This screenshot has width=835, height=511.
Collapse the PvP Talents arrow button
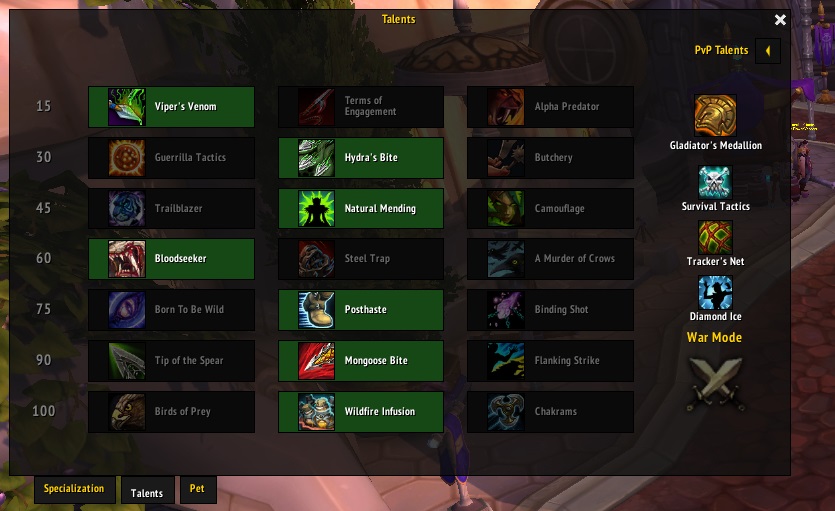[x=767, y=50]
